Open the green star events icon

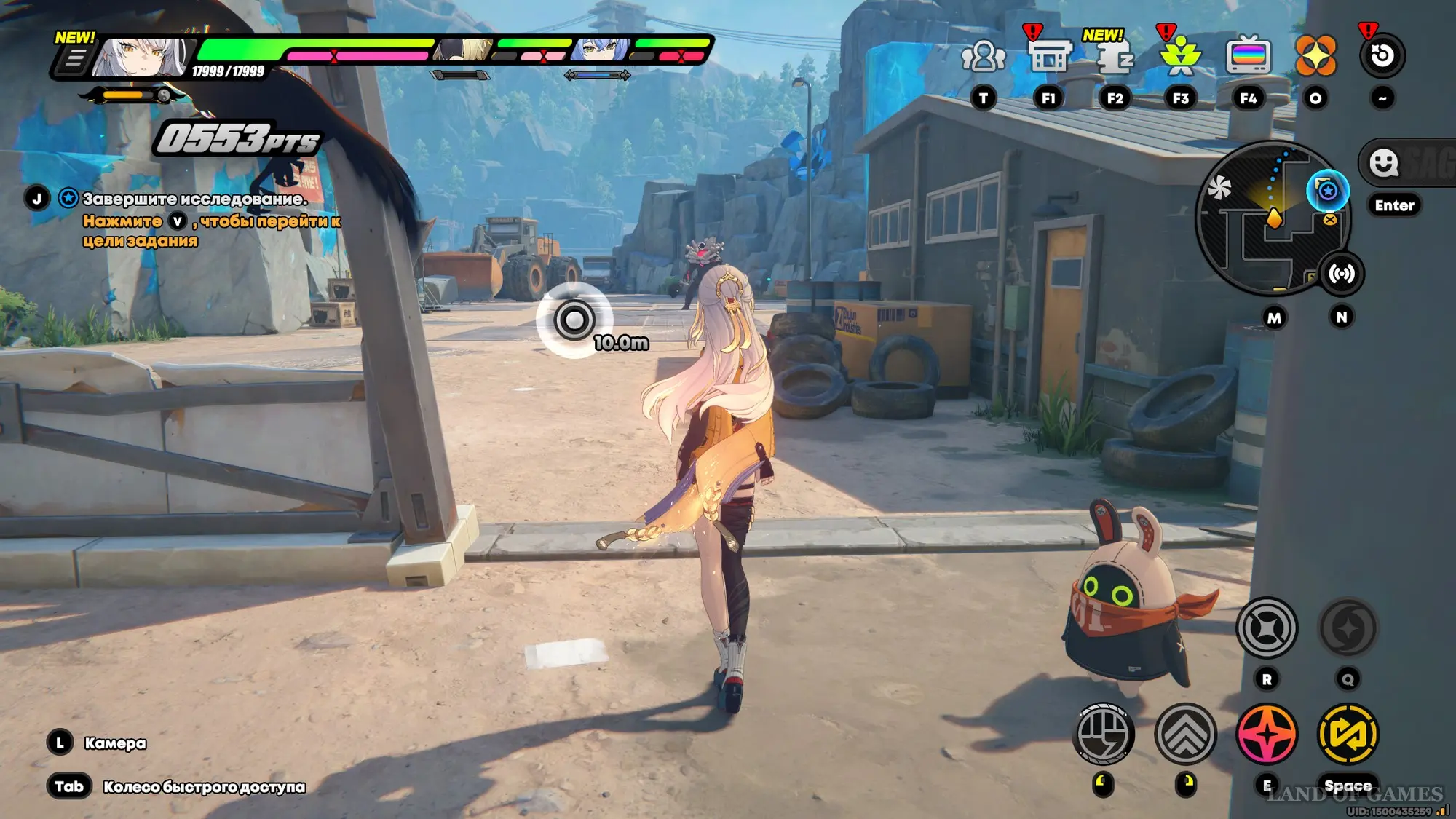click(x=1180, y=56)
